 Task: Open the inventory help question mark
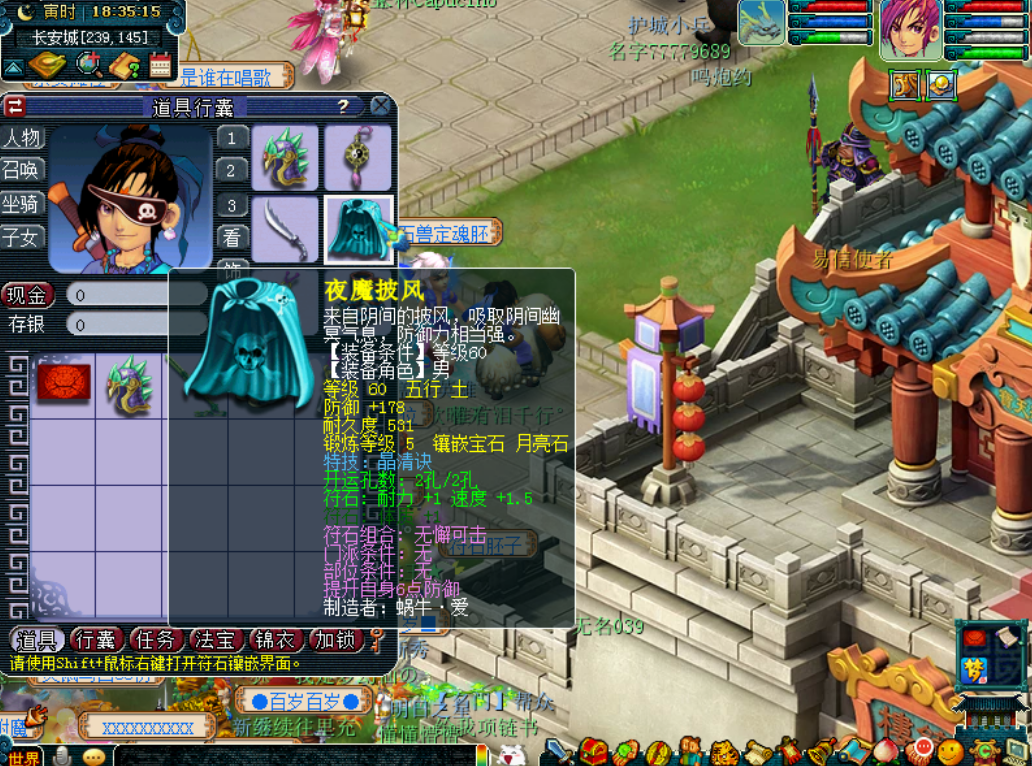click(343, 106)
